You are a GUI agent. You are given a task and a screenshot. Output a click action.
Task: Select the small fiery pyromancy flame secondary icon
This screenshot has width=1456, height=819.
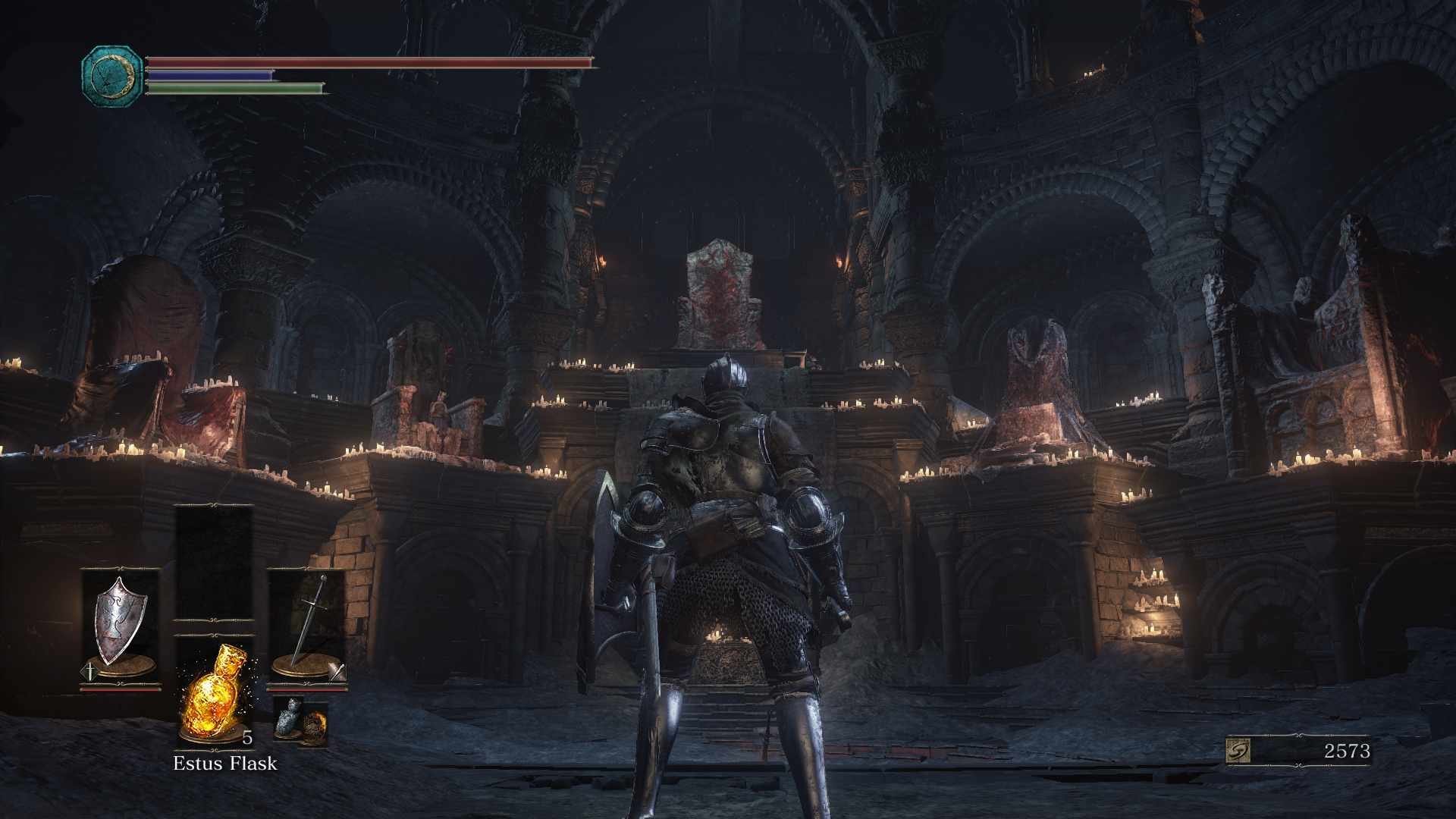(x=313, y=724)
